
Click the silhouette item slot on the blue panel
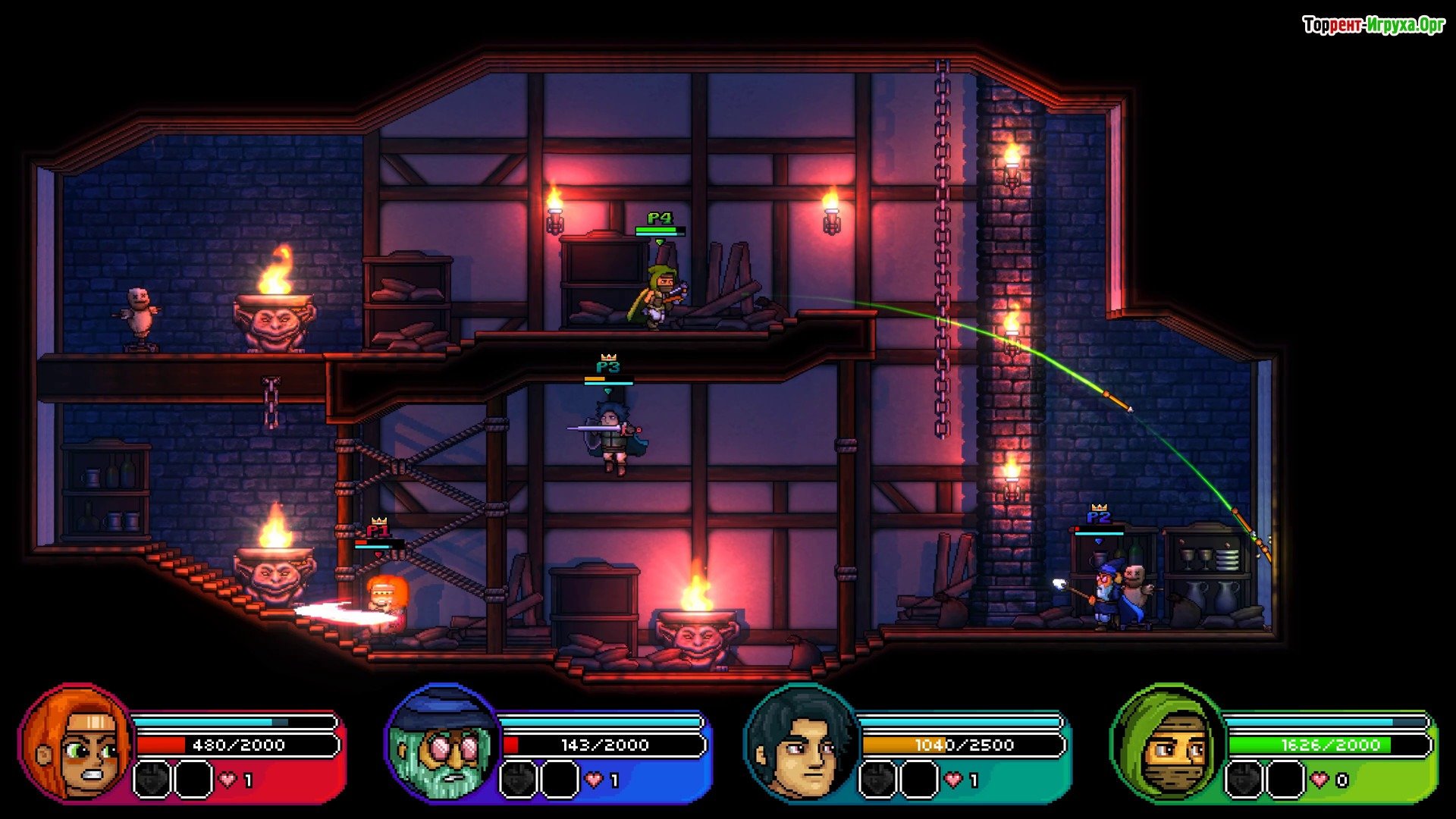point(519,780)
